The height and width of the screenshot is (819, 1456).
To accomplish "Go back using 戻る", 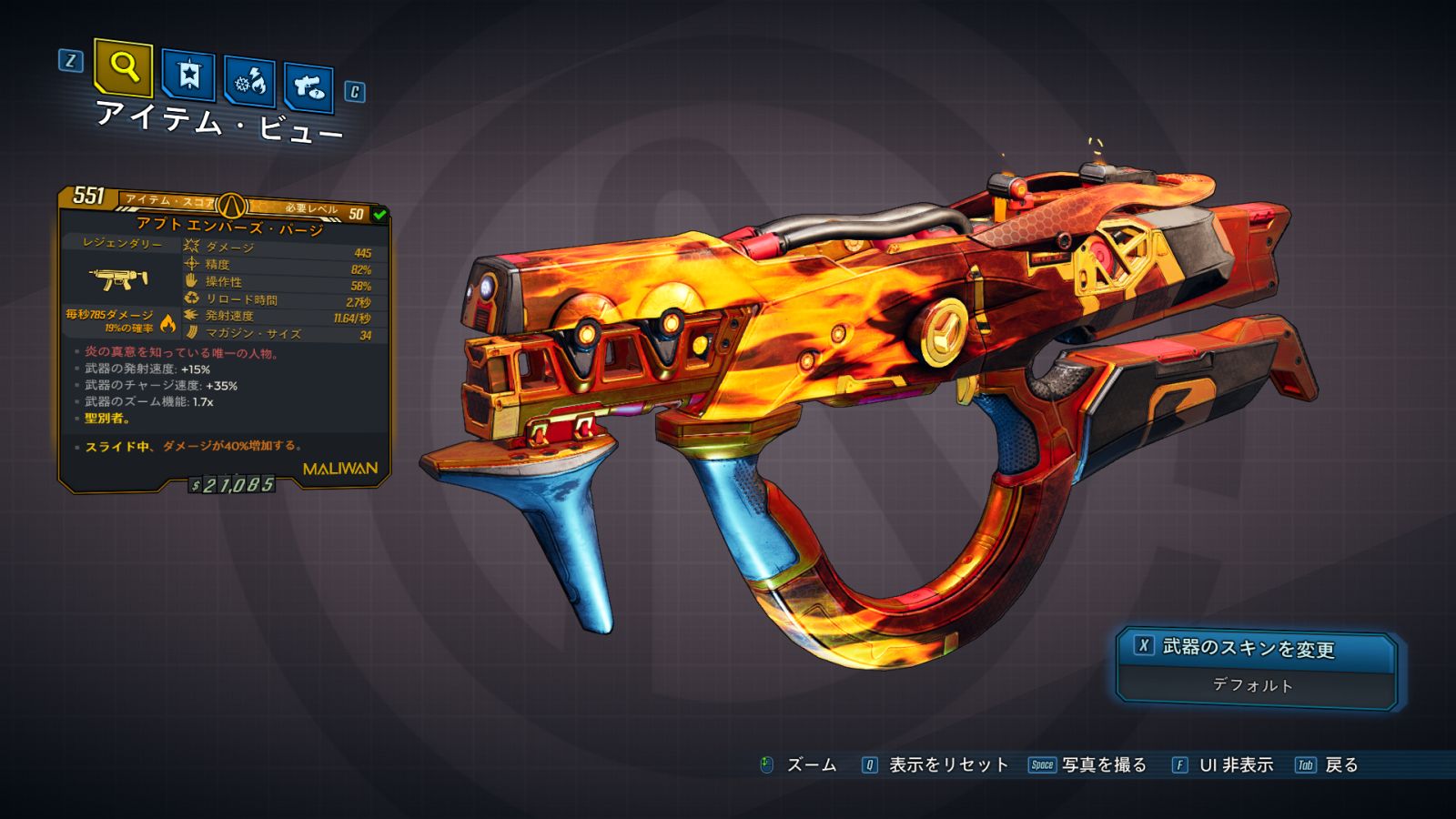I will [x=1327, y=765].
